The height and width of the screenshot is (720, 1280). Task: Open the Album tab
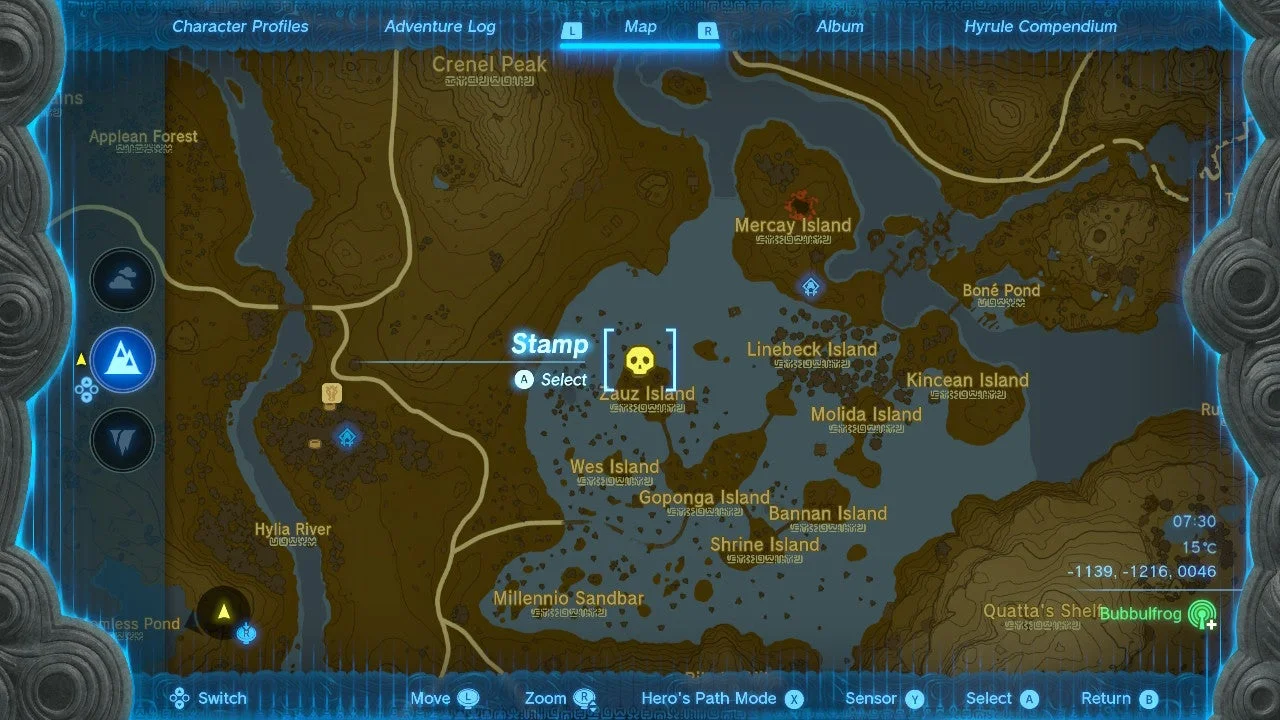(x=840, y=27)
